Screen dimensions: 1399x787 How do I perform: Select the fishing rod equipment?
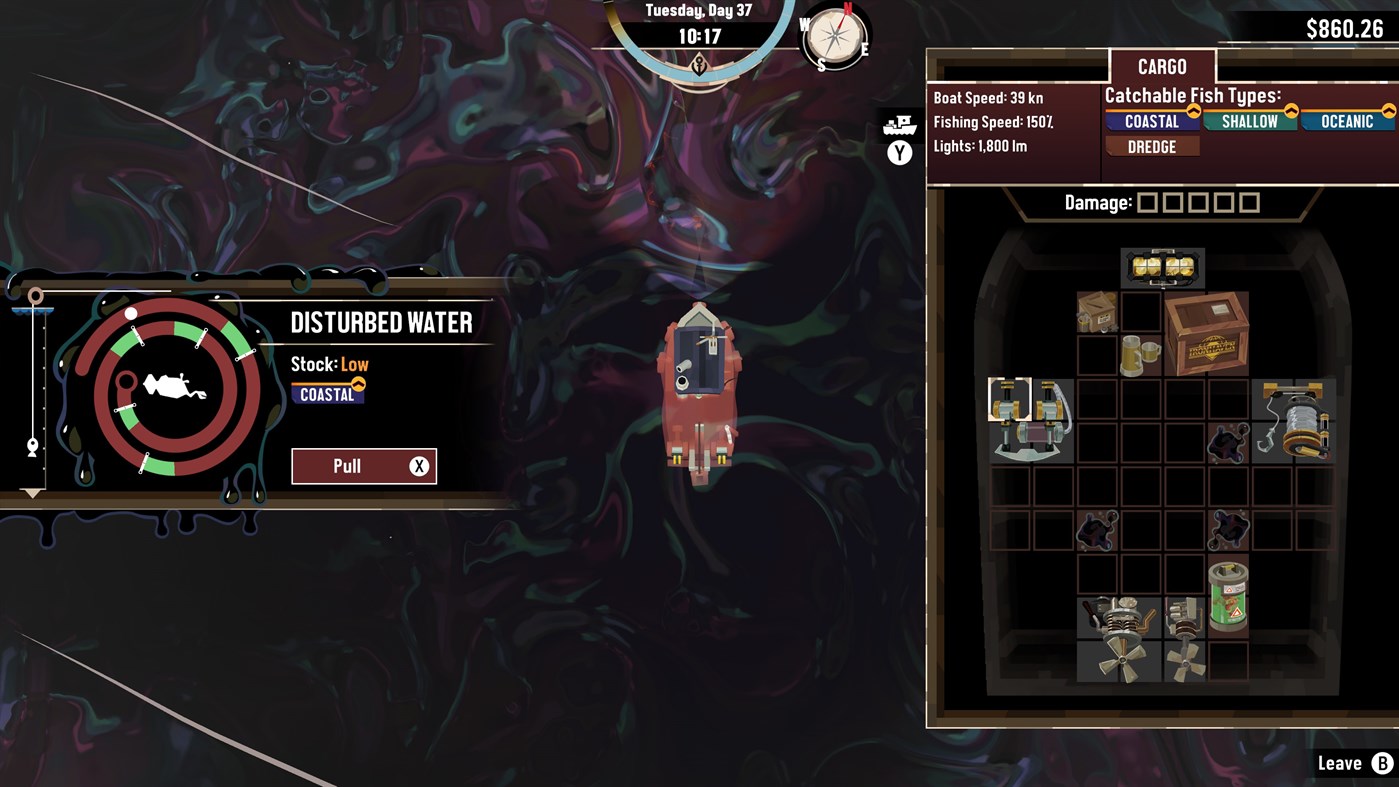point(1031,420)
